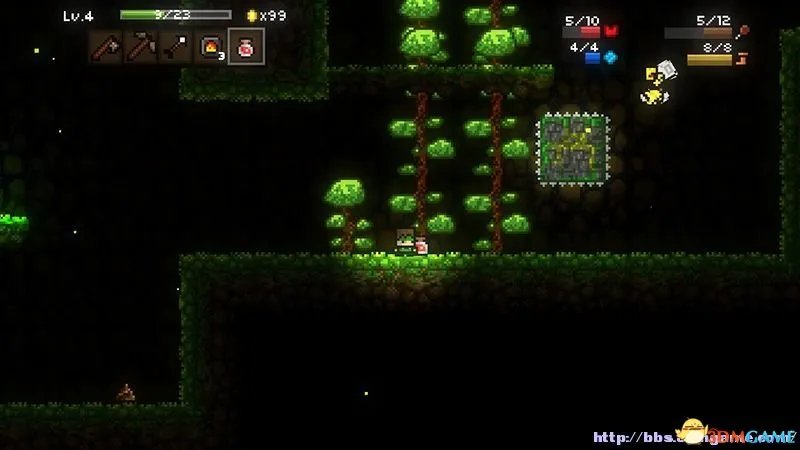Select the axe hotbar slot
Image resolution: width=800 pixels, height=450 pixels.
[107, 47]
